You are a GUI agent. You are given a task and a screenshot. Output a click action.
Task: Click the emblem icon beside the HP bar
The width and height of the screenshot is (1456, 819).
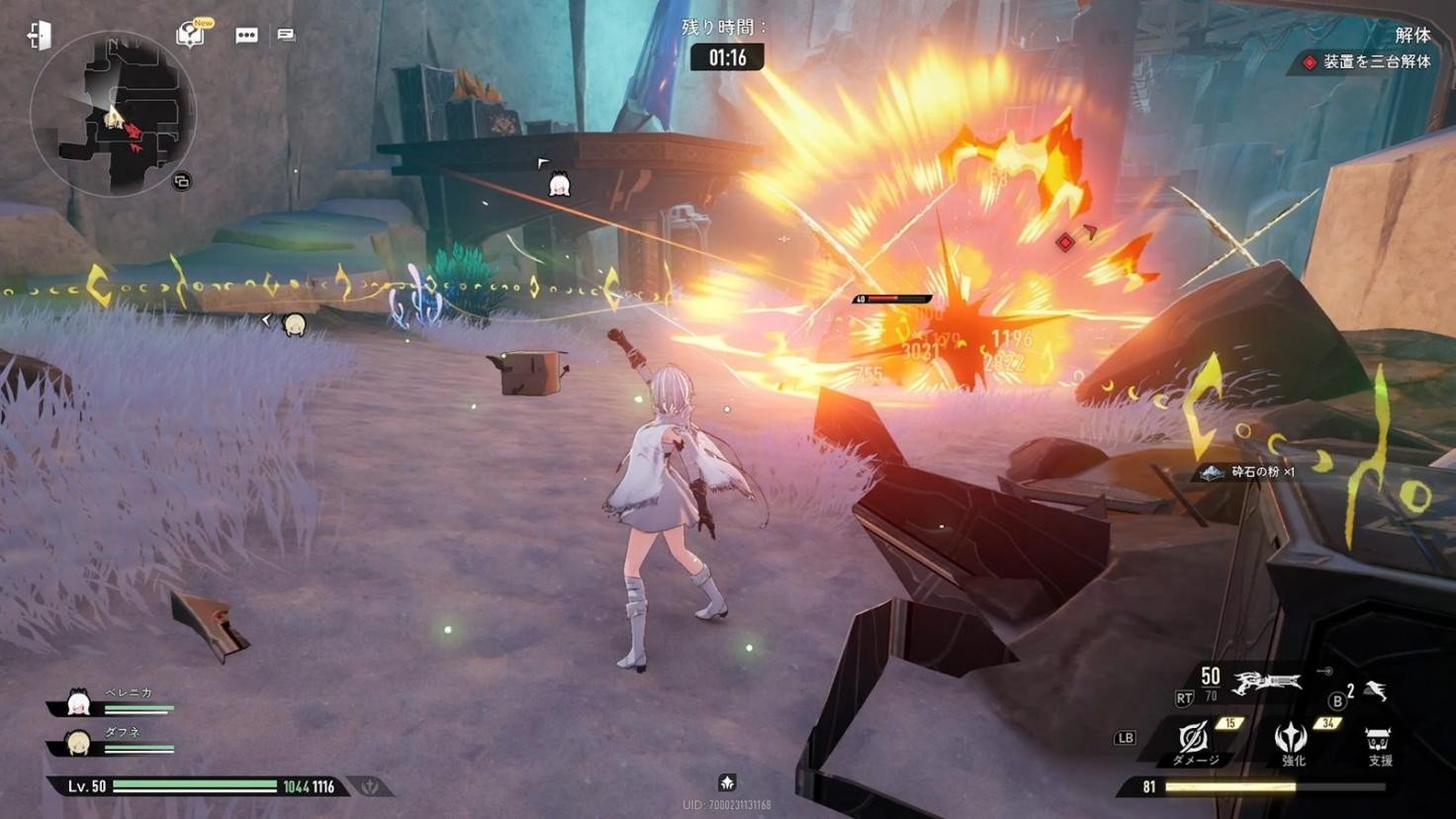371,786
